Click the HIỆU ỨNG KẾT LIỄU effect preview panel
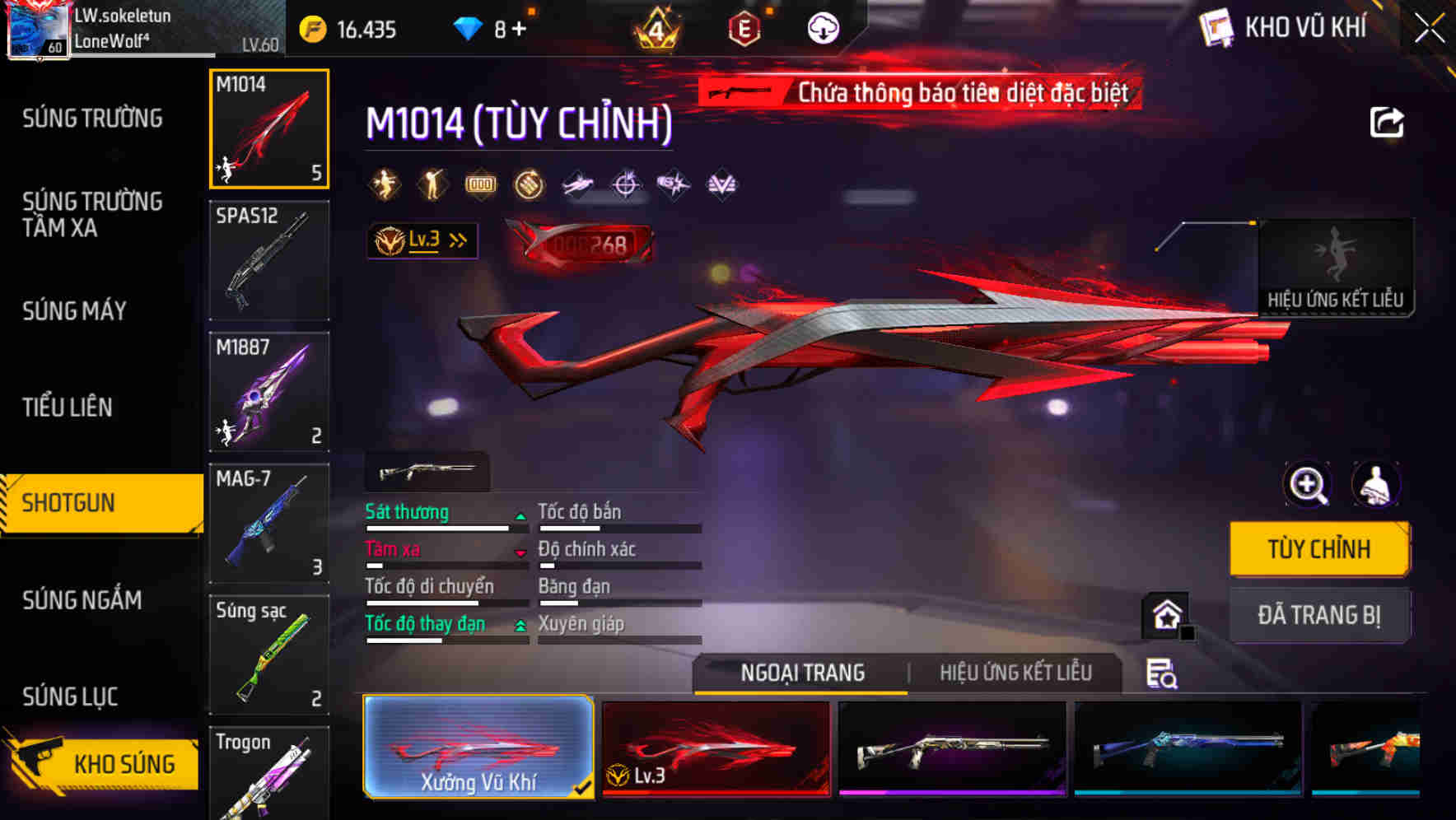Image resolution: width=1456 pixels, height=820 pixels. (1337, 263)
